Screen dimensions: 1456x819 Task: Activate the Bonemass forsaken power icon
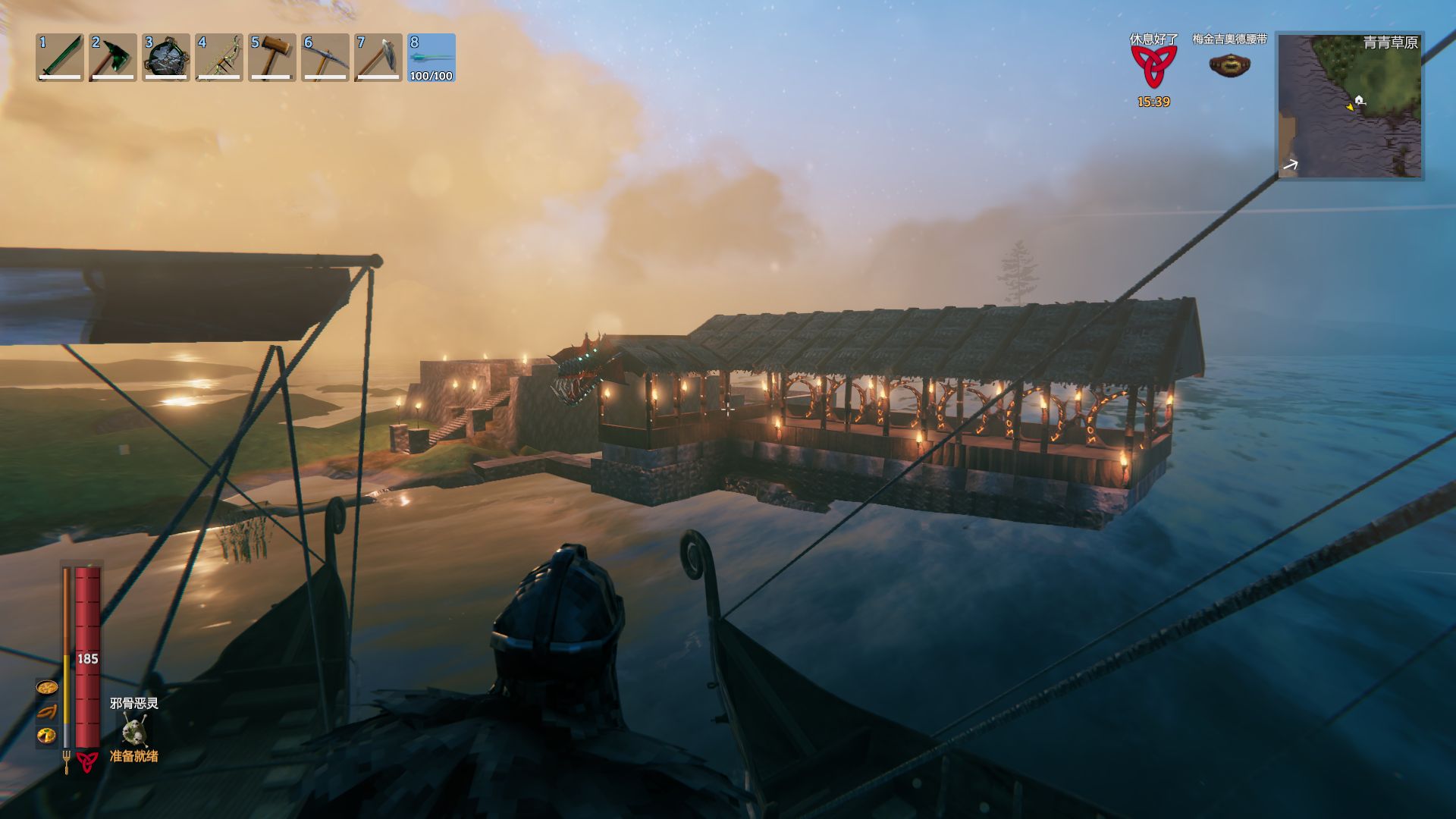tap(134, 730)
